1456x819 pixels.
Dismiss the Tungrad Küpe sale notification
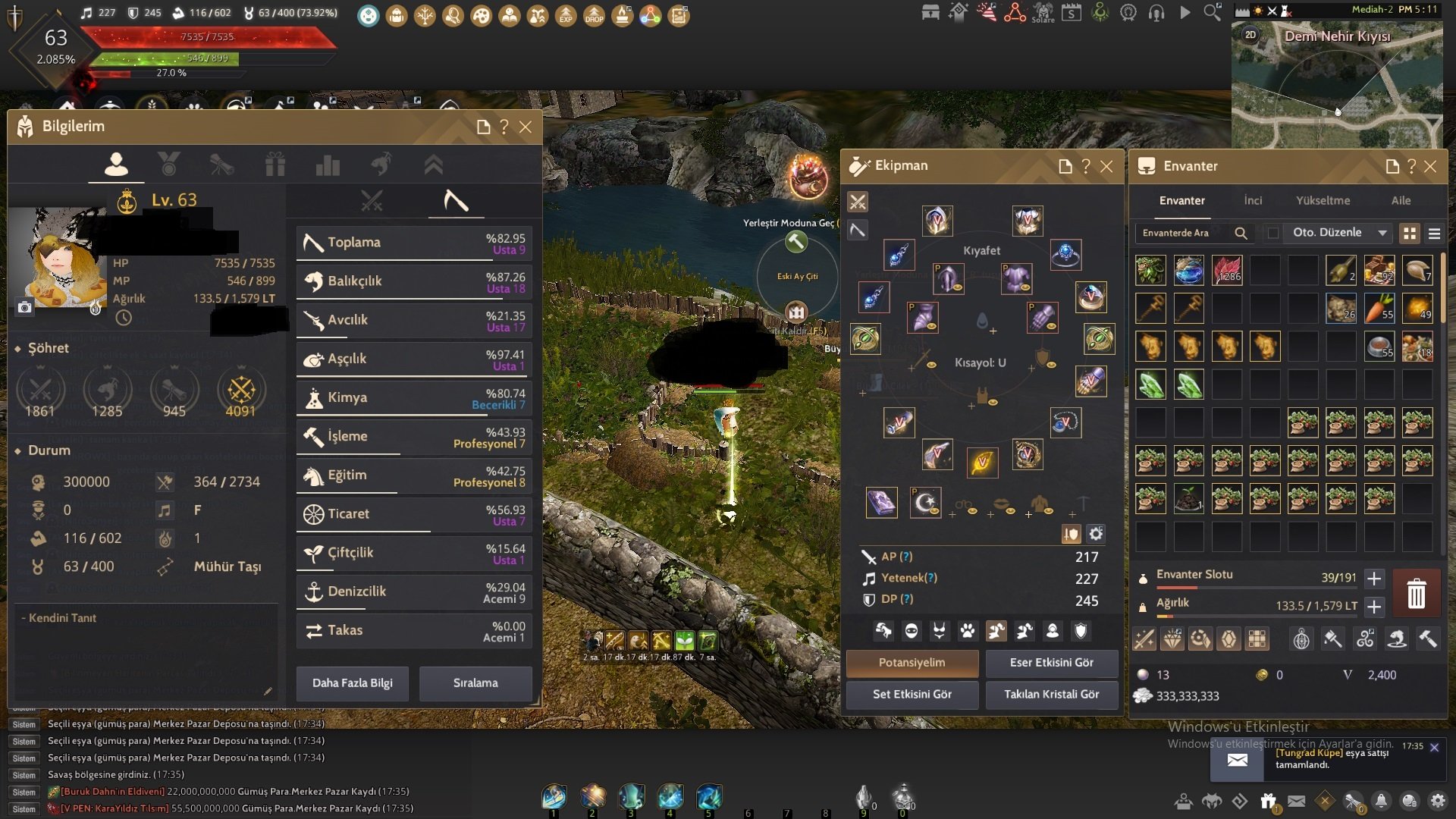click(x=1434, y=748)
